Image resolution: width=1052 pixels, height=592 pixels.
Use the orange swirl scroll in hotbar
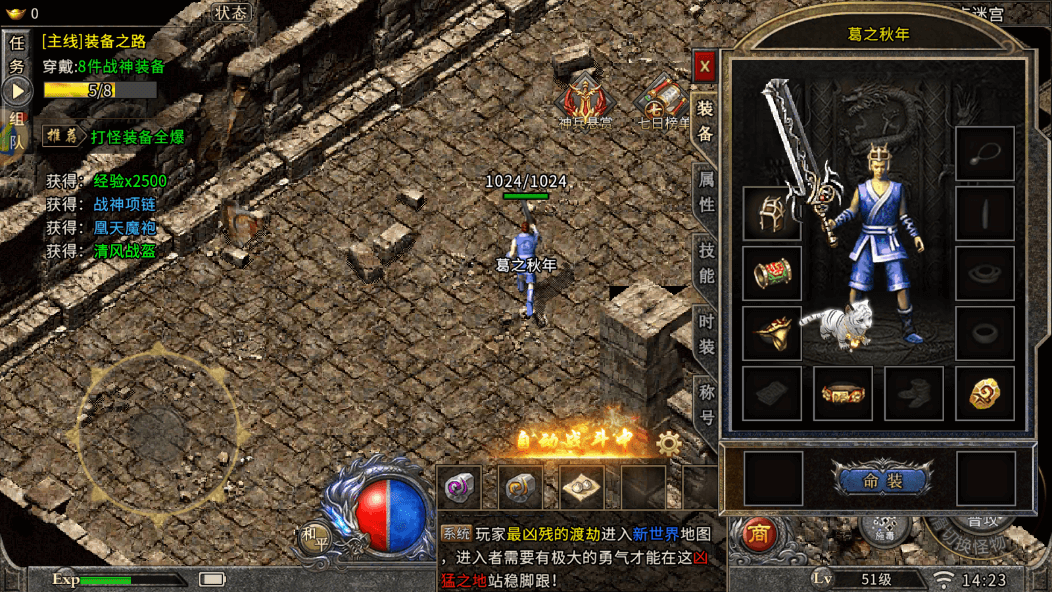pos(520,488)
